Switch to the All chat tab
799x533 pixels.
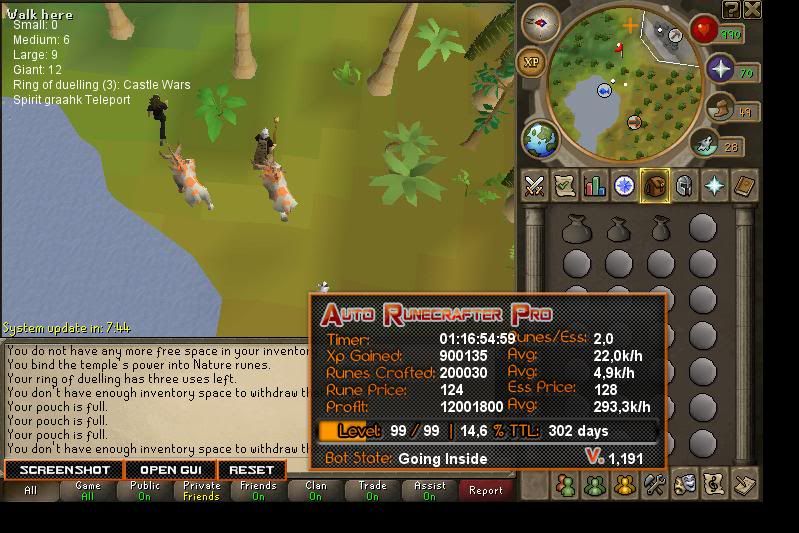click(x=30, y=491)
